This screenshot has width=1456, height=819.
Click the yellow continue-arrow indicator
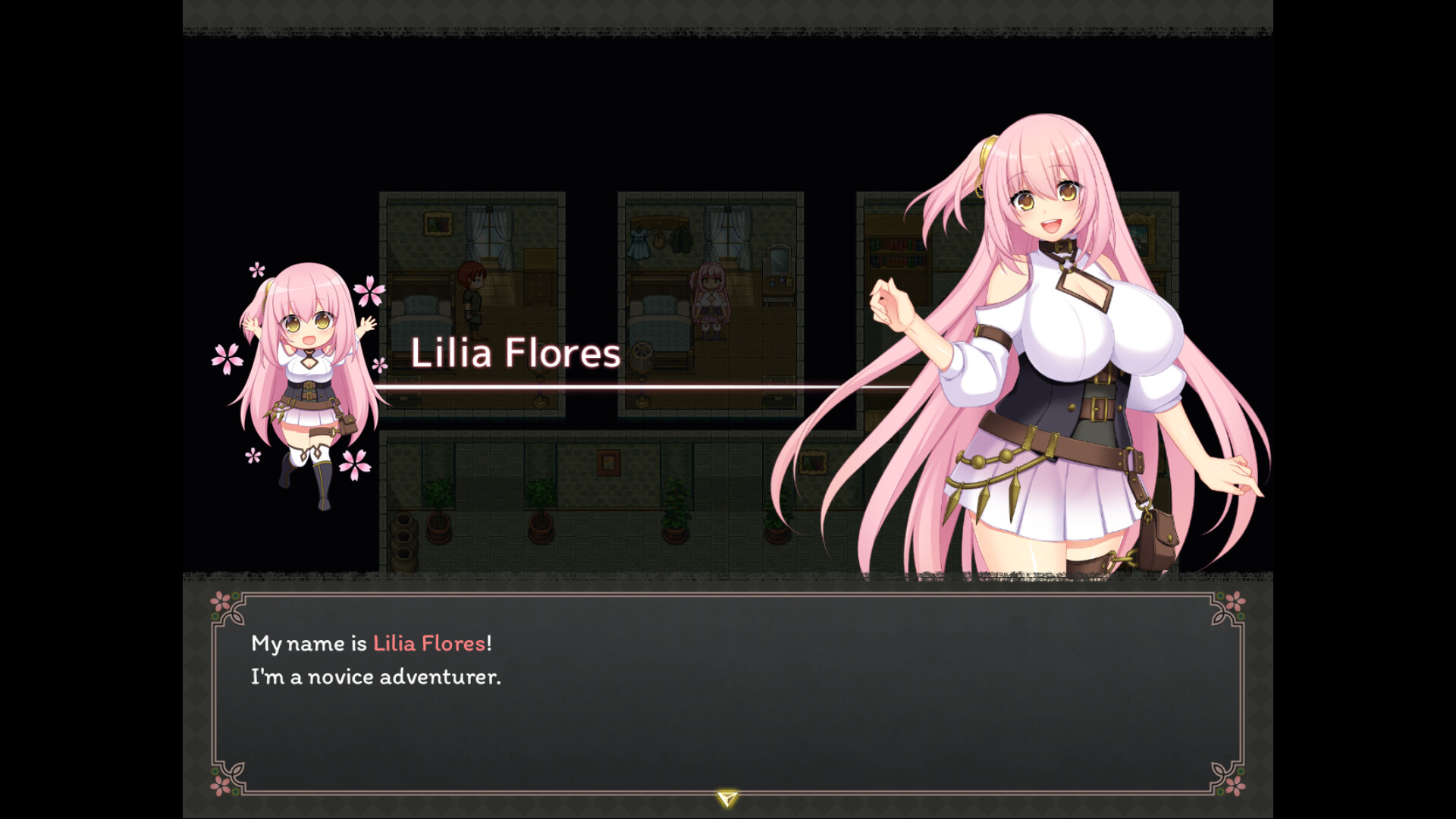tap(726, 798)
